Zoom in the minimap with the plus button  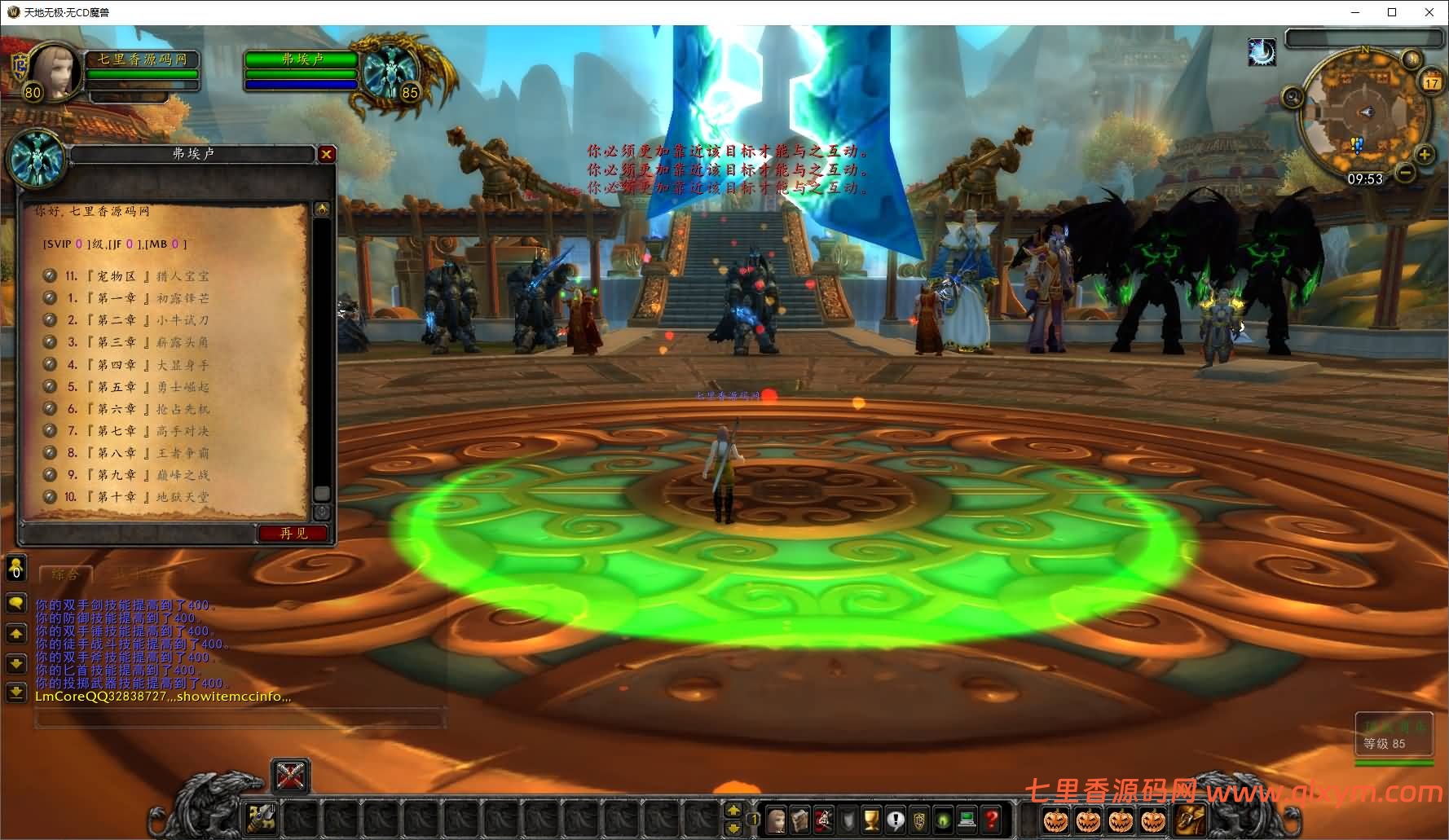1424,155
